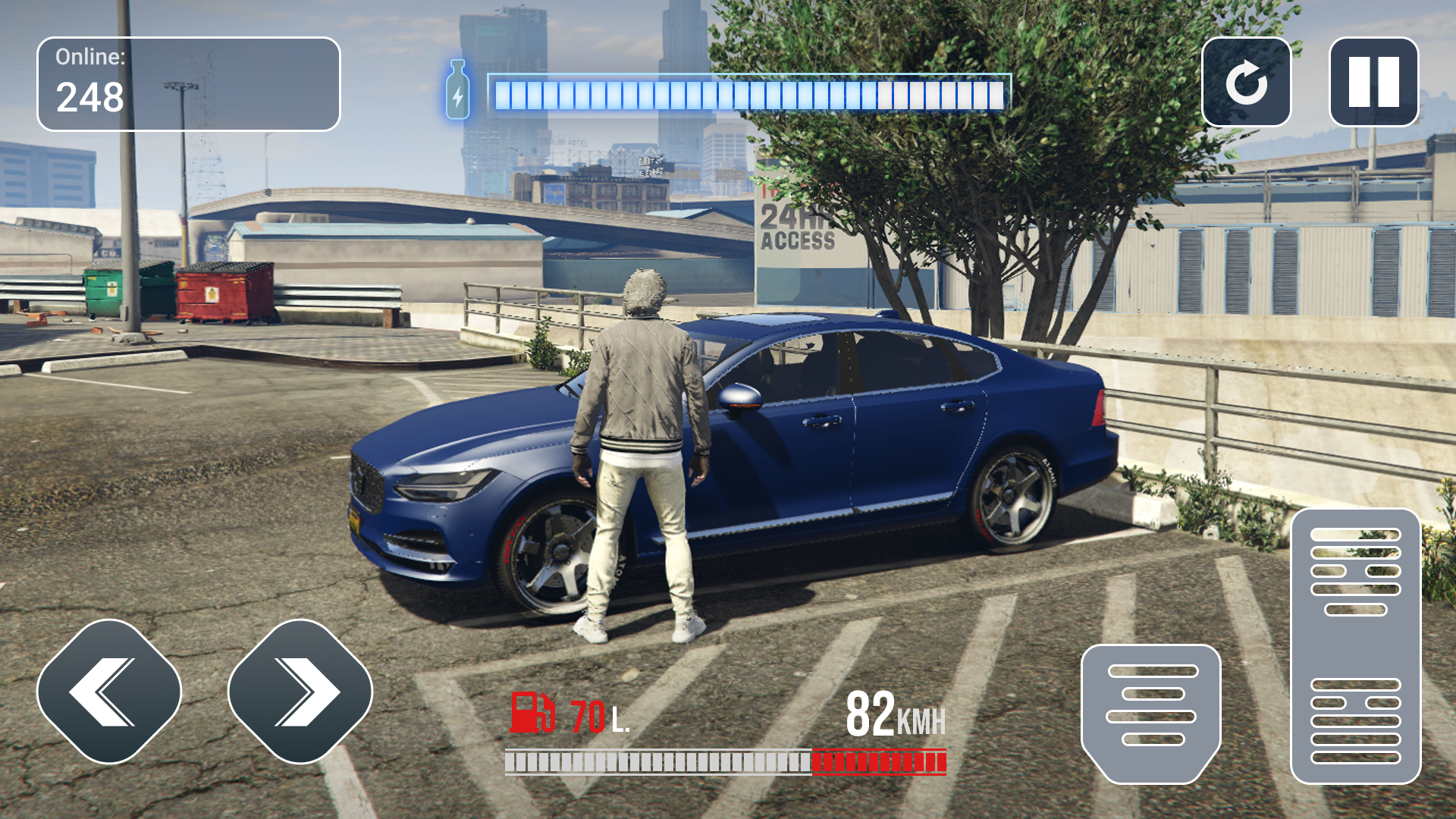Image resolution: width=1456 pixels, height=819 pixels.
Task: Hit the small brake pedal
Action: (1151, 711)
